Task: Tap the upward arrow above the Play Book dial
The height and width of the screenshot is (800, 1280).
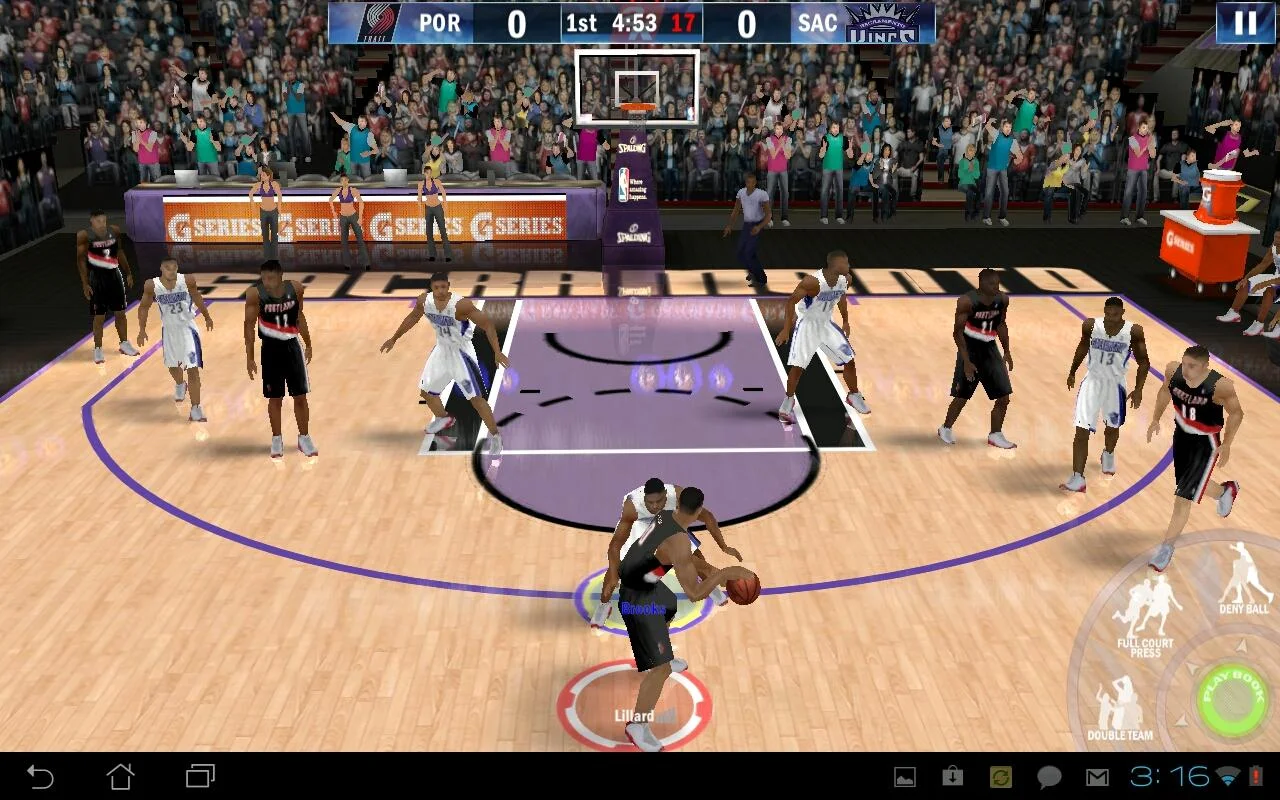Action: [x=1240, y=646]
